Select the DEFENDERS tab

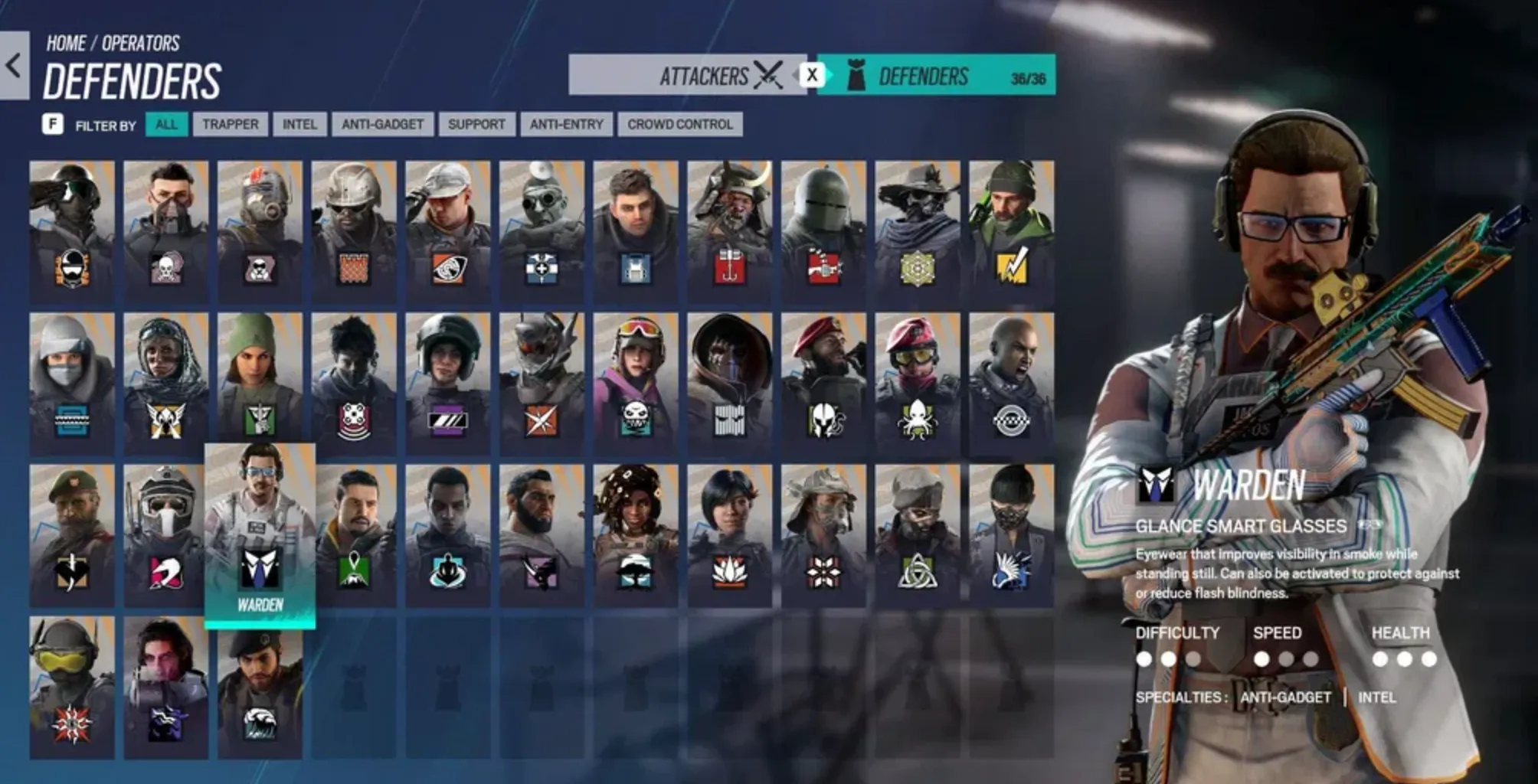[x=927, y=77]
